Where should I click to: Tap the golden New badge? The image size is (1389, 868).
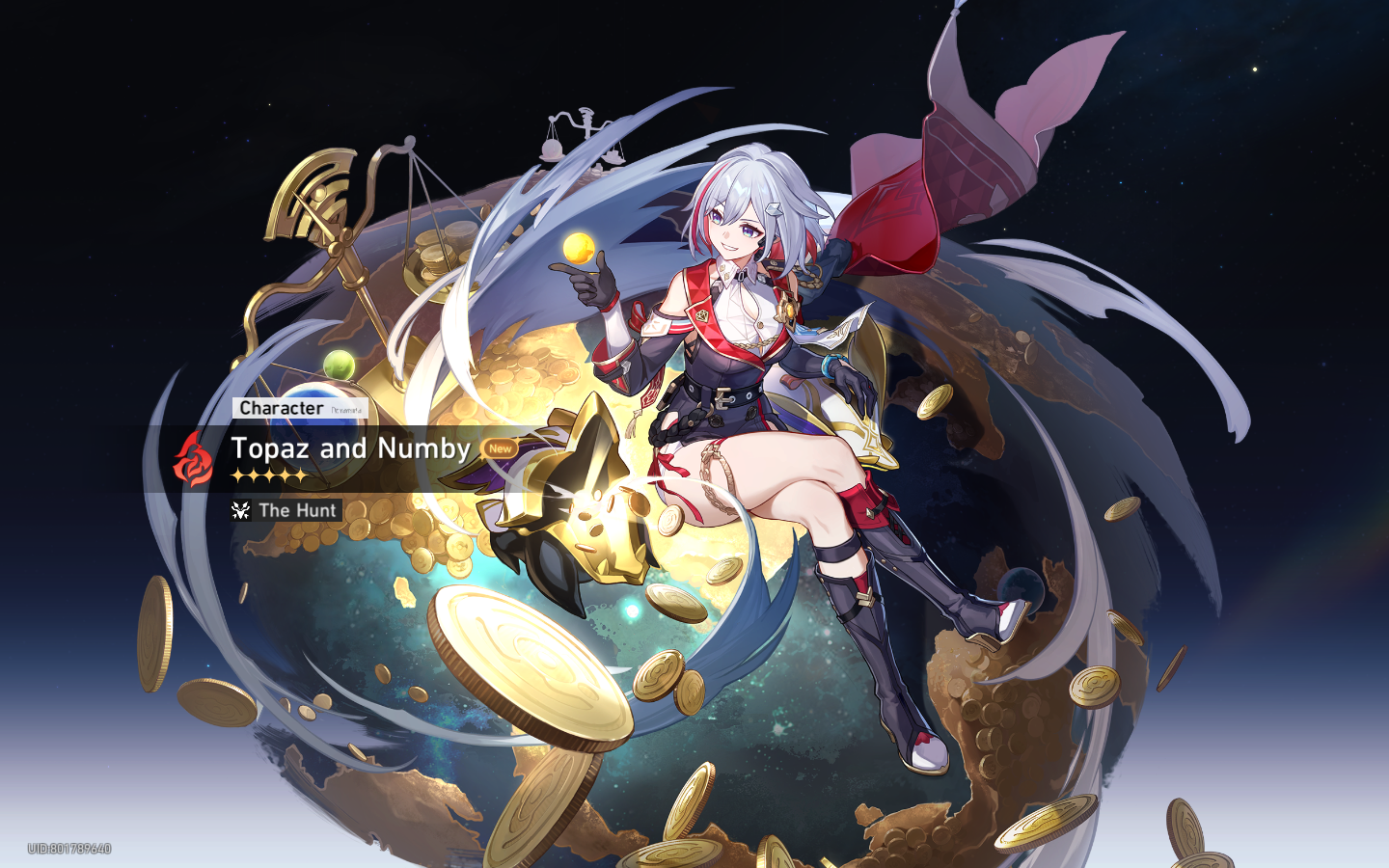tap(500, 448)
